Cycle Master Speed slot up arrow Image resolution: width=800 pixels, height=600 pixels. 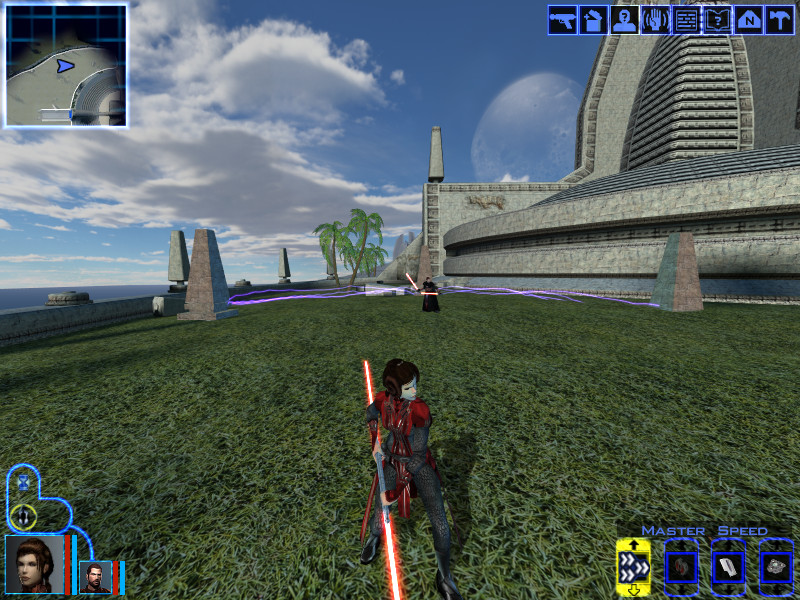633,545
